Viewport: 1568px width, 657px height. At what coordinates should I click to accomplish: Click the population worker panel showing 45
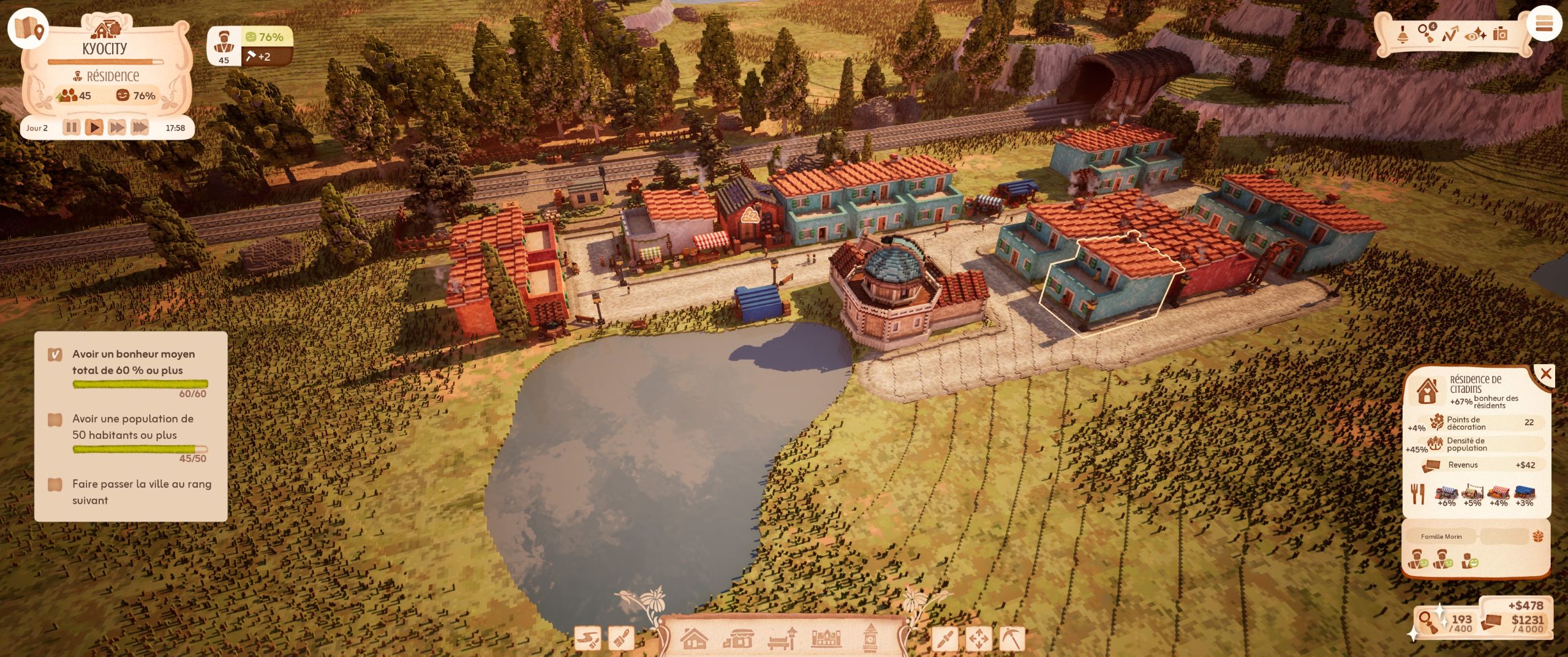(224, 47)
